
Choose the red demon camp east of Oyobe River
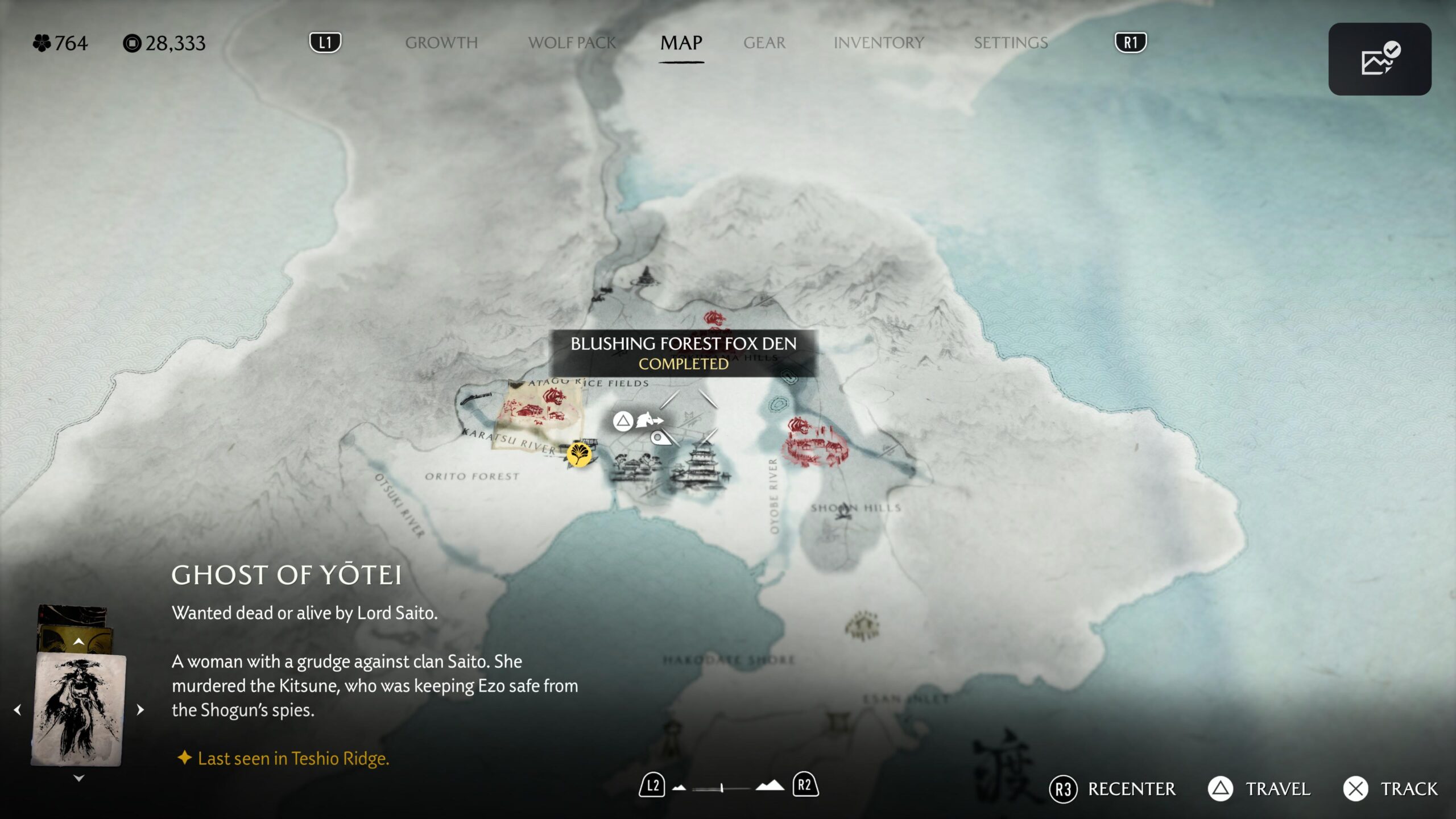814,444
